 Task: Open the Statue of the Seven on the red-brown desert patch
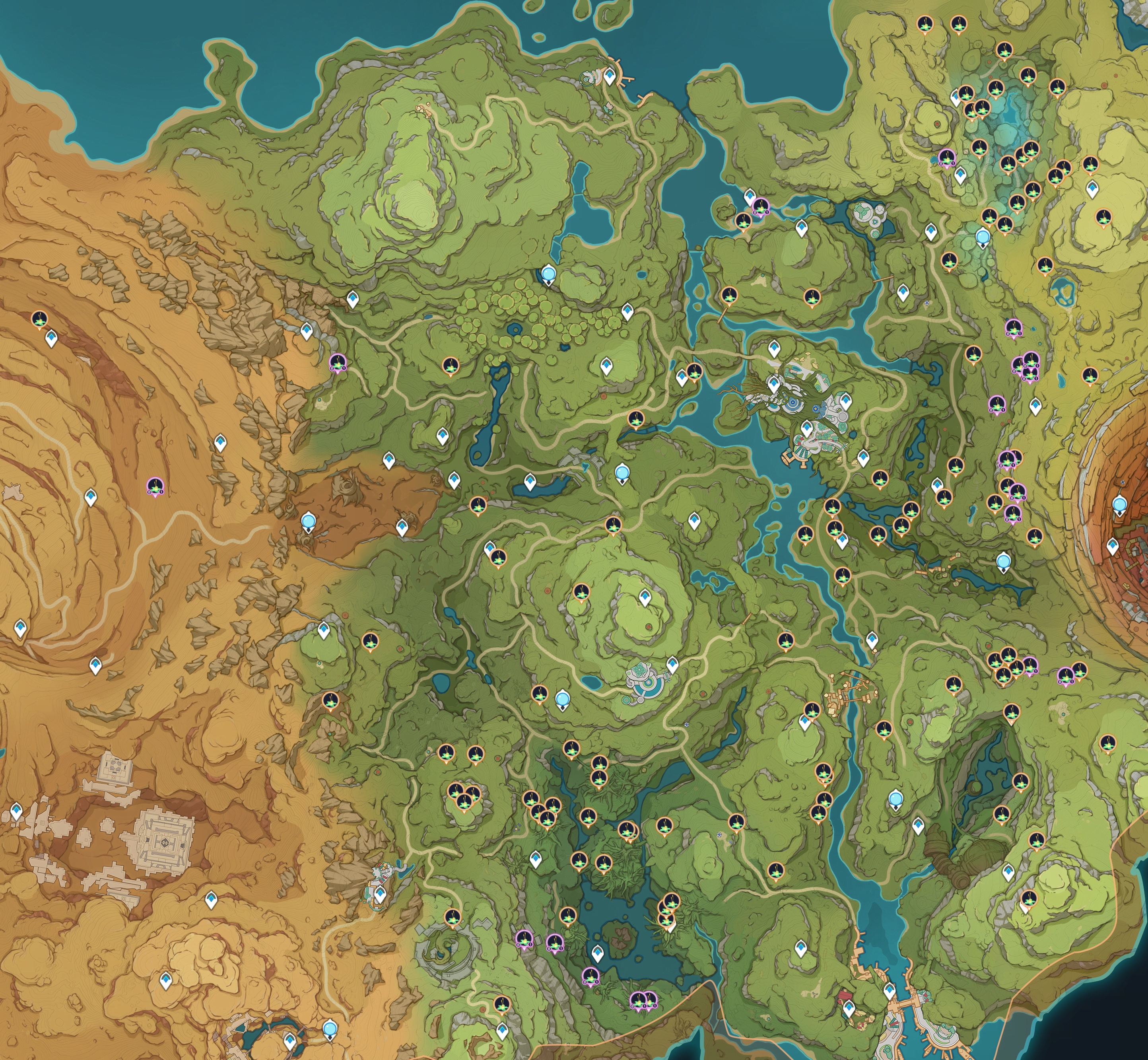click(309, 522)
